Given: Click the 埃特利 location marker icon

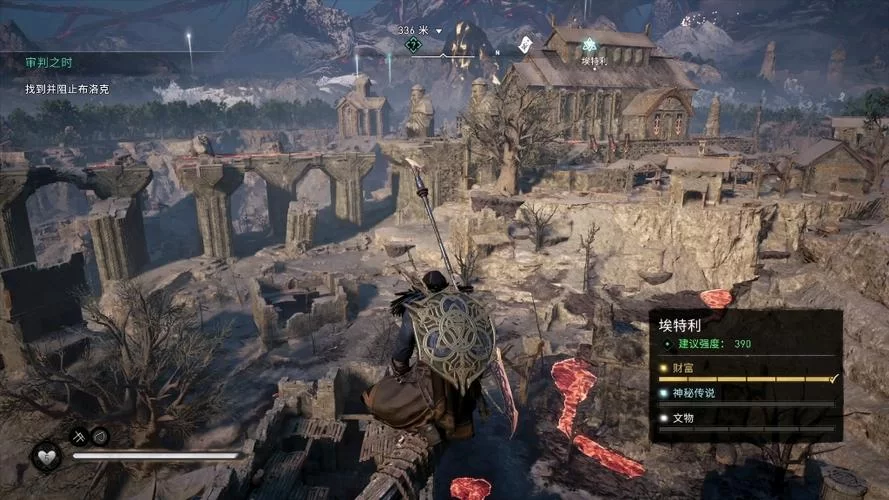Looking at the screenshot, I should 590,44.
